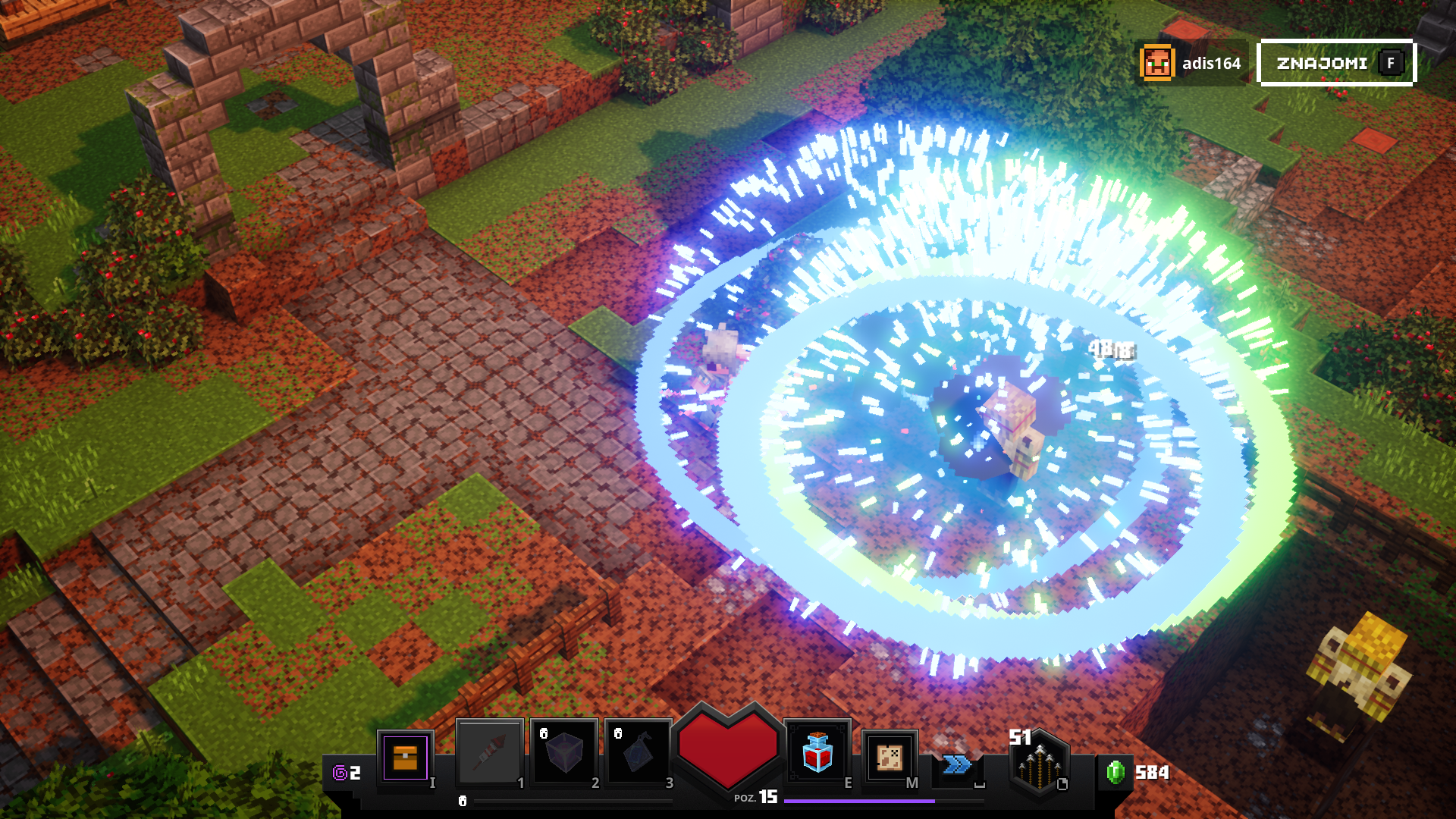Use the firework arrow artifact slot
The height and width of the screenshot is (819, 1456).
(490, 753)
